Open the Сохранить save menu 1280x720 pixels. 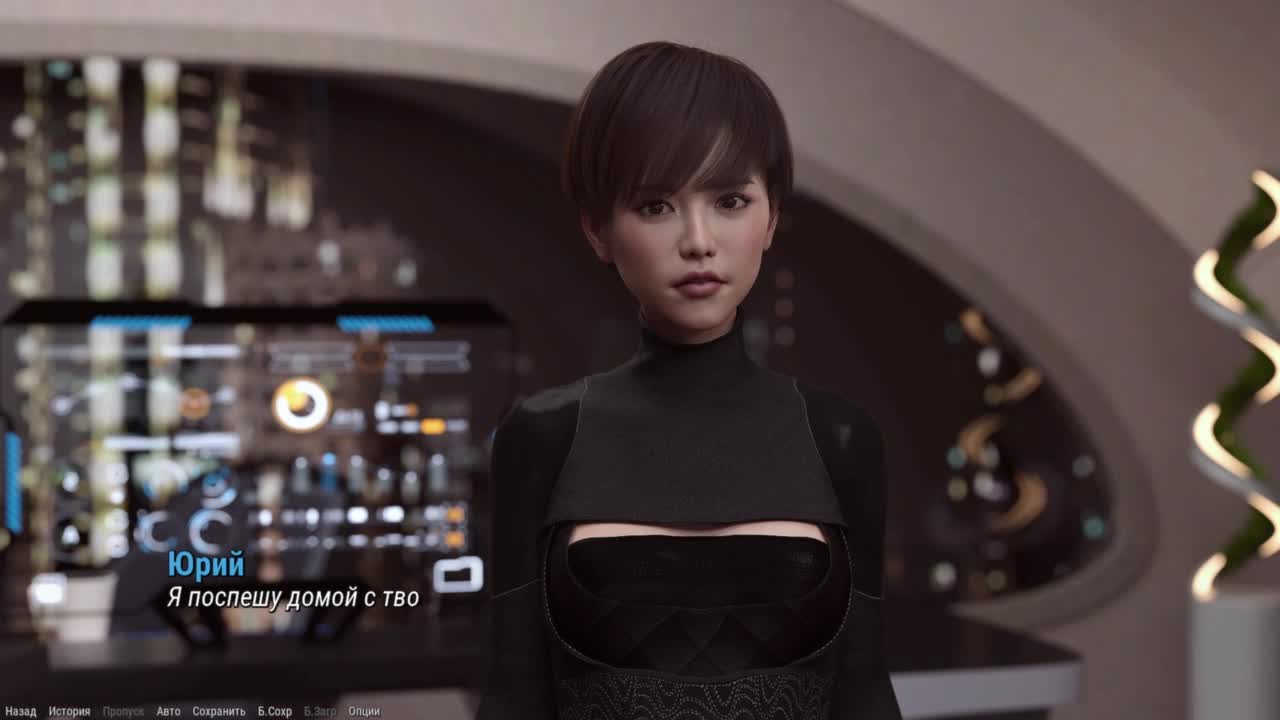point(218,711)
